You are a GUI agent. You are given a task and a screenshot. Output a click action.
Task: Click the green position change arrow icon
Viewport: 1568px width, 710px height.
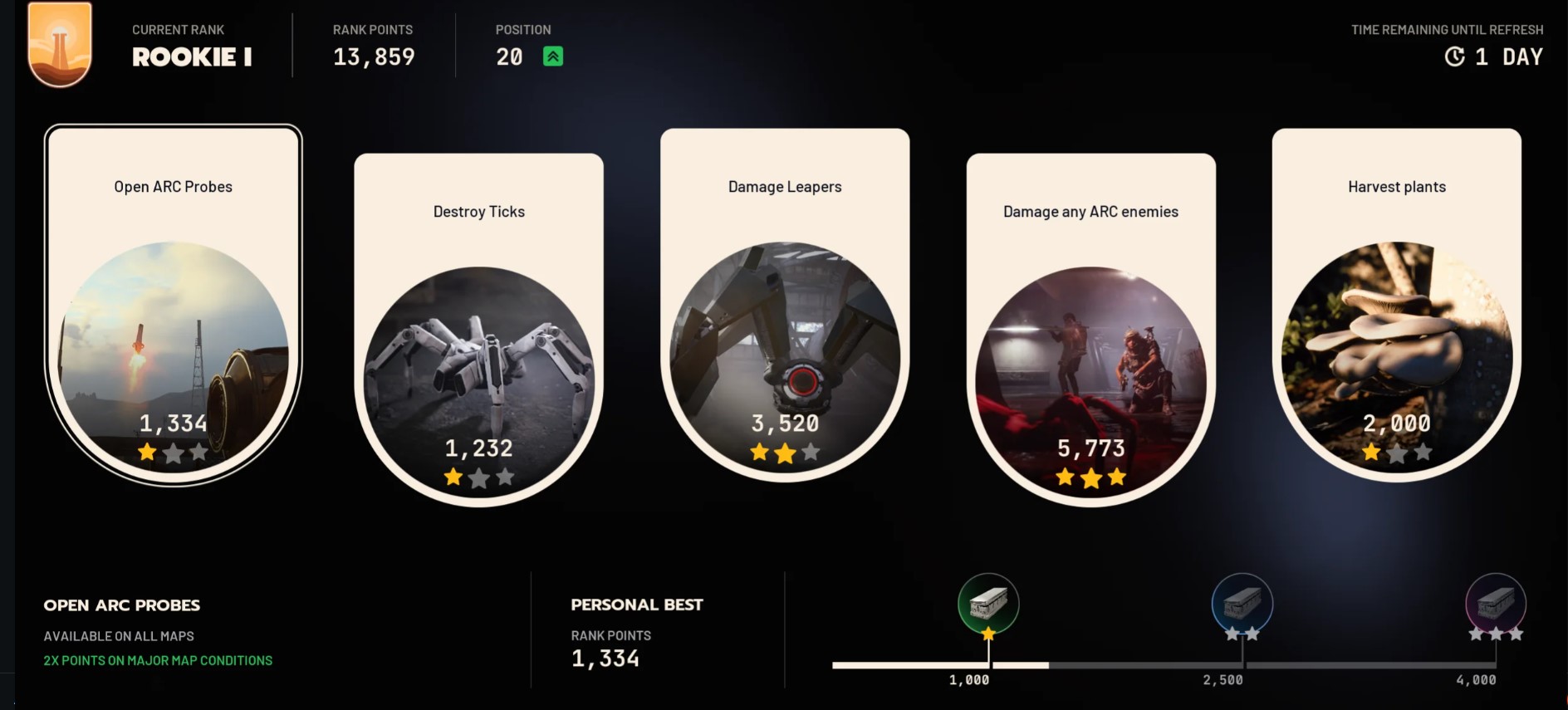[553, 56]
